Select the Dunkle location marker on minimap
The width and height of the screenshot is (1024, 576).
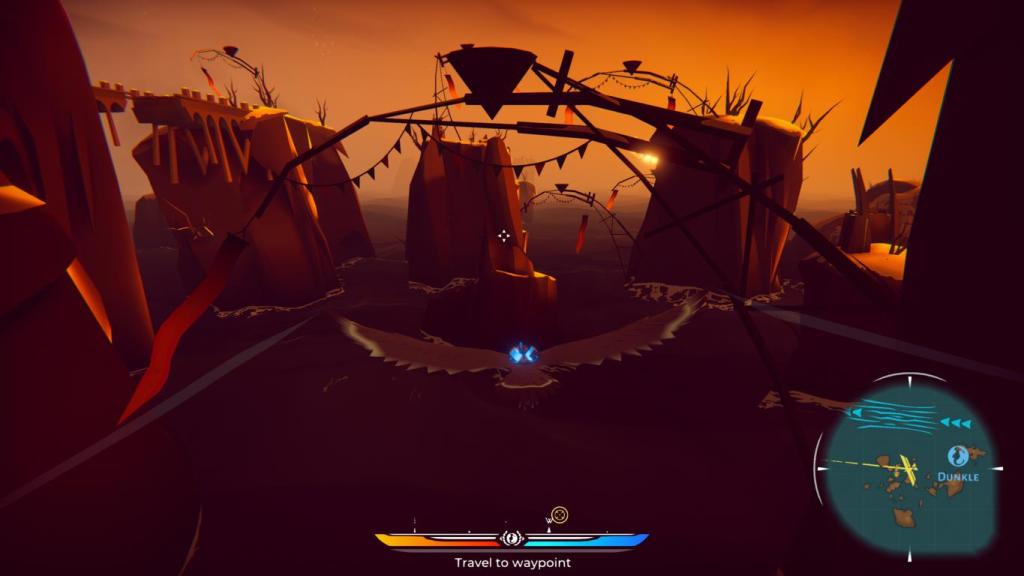[957, 456]
